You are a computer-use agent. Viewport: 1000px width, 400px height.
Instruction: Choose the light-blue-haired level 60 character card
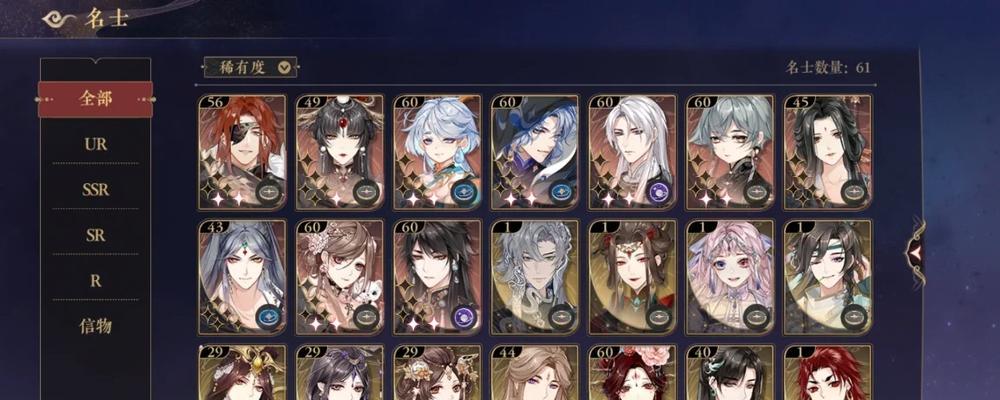pyautogui.click(x=437, y=152)
